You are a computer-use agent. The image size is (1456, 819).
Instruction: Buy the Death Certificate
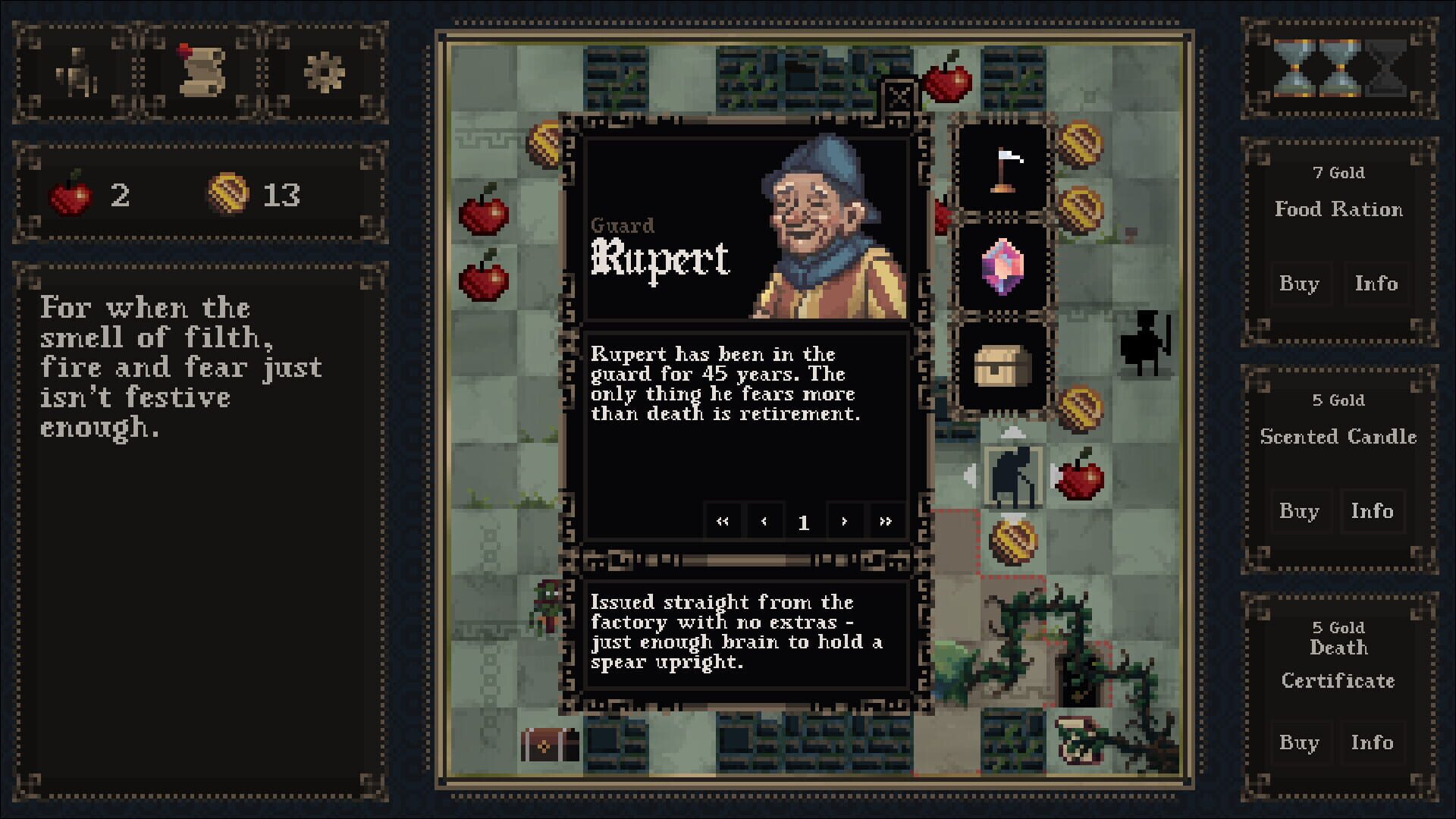(x=1299, y=742)
